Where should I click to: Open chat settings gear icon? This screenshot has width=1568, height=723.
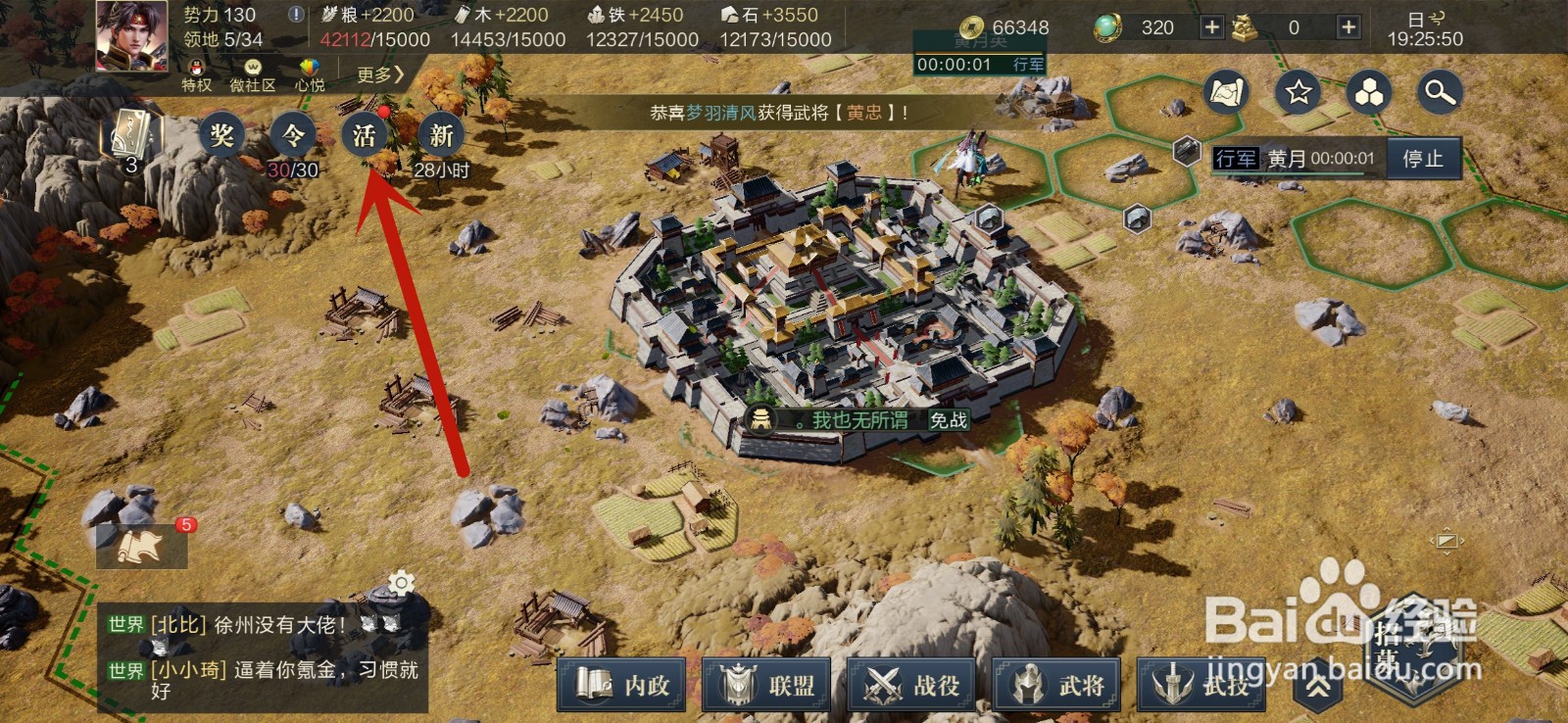[401, 584]
